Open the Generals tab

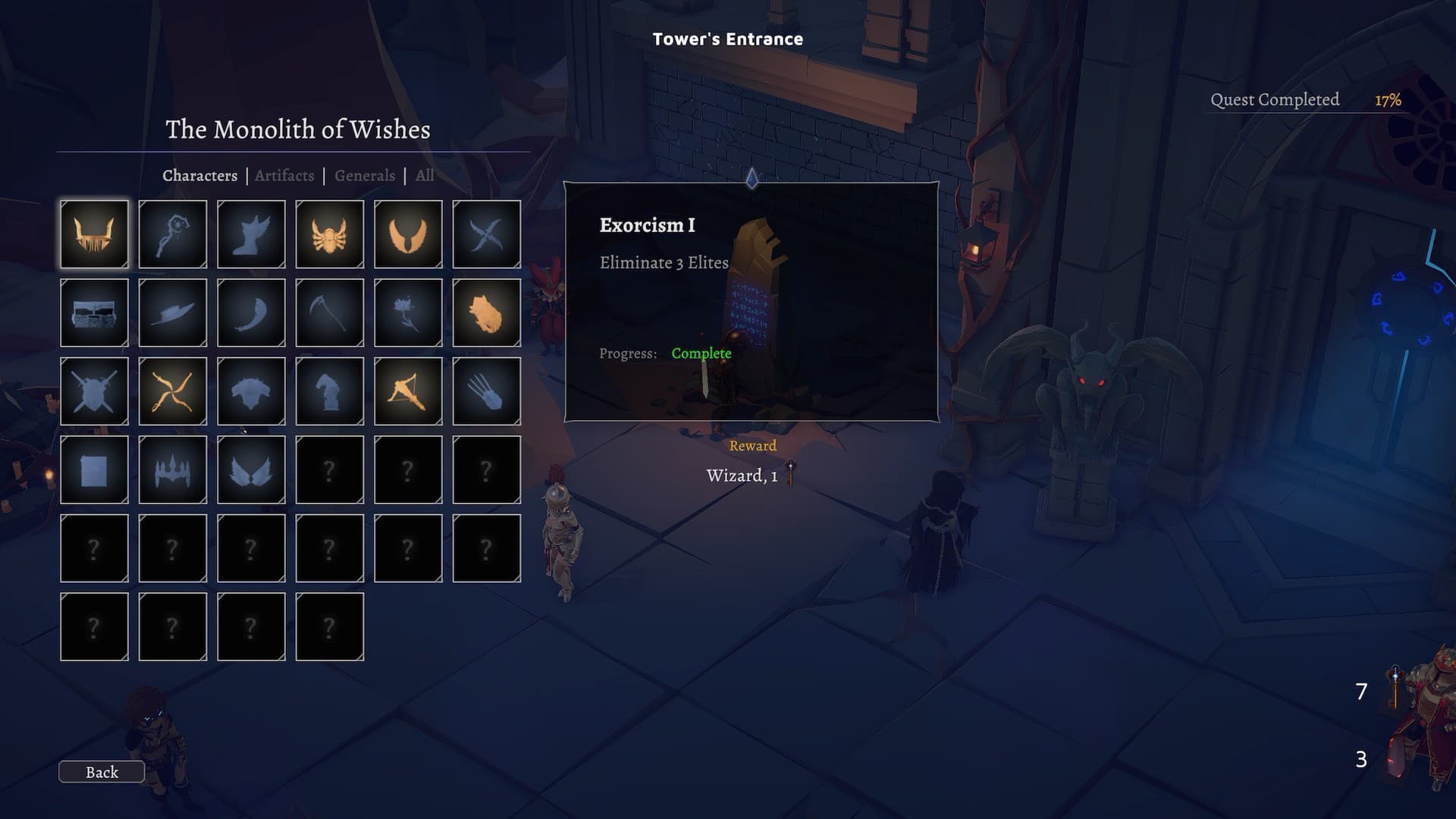365,175
